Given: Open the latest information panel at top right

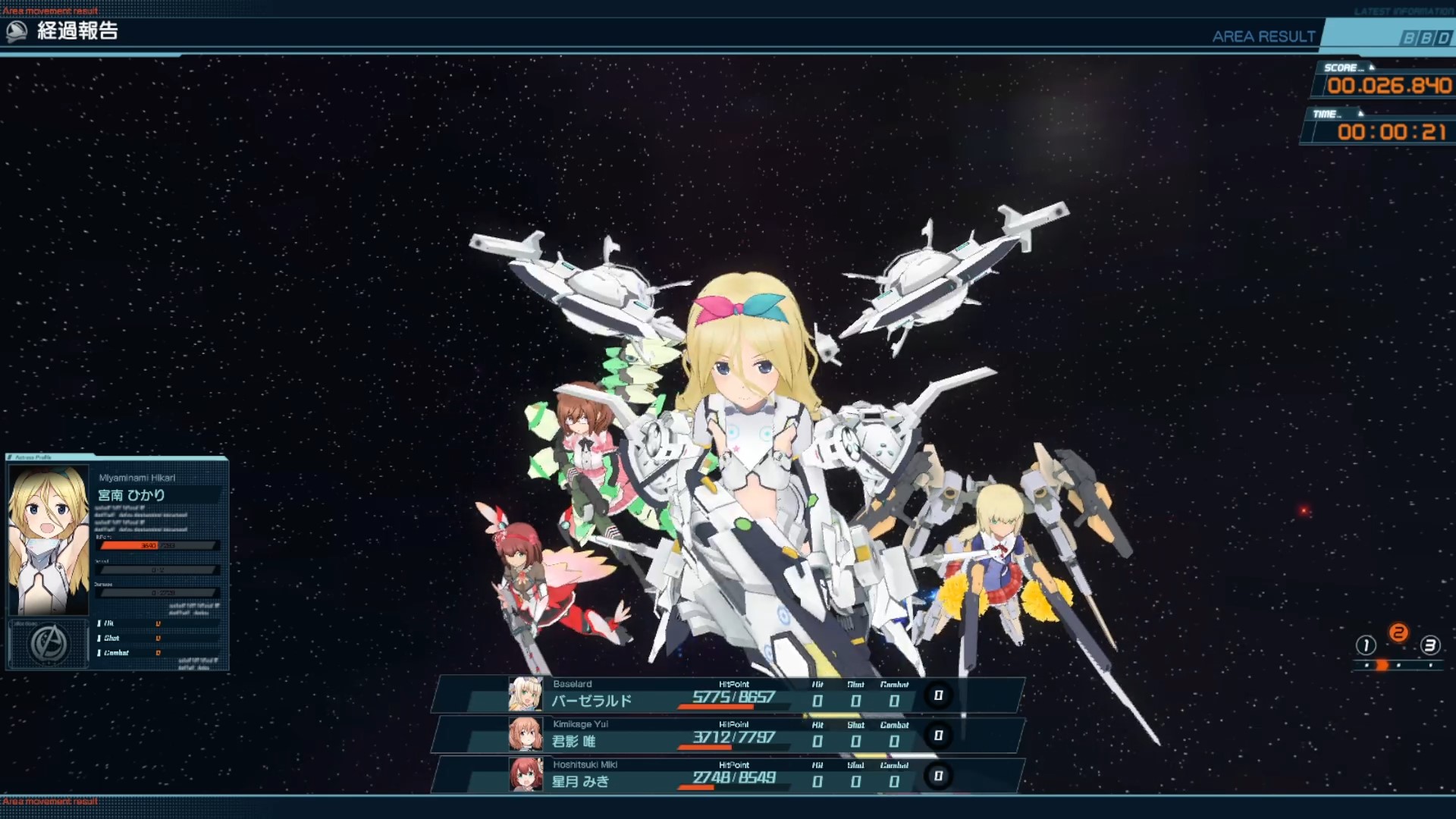Looking at the screenshot, I should point(1403,11).
